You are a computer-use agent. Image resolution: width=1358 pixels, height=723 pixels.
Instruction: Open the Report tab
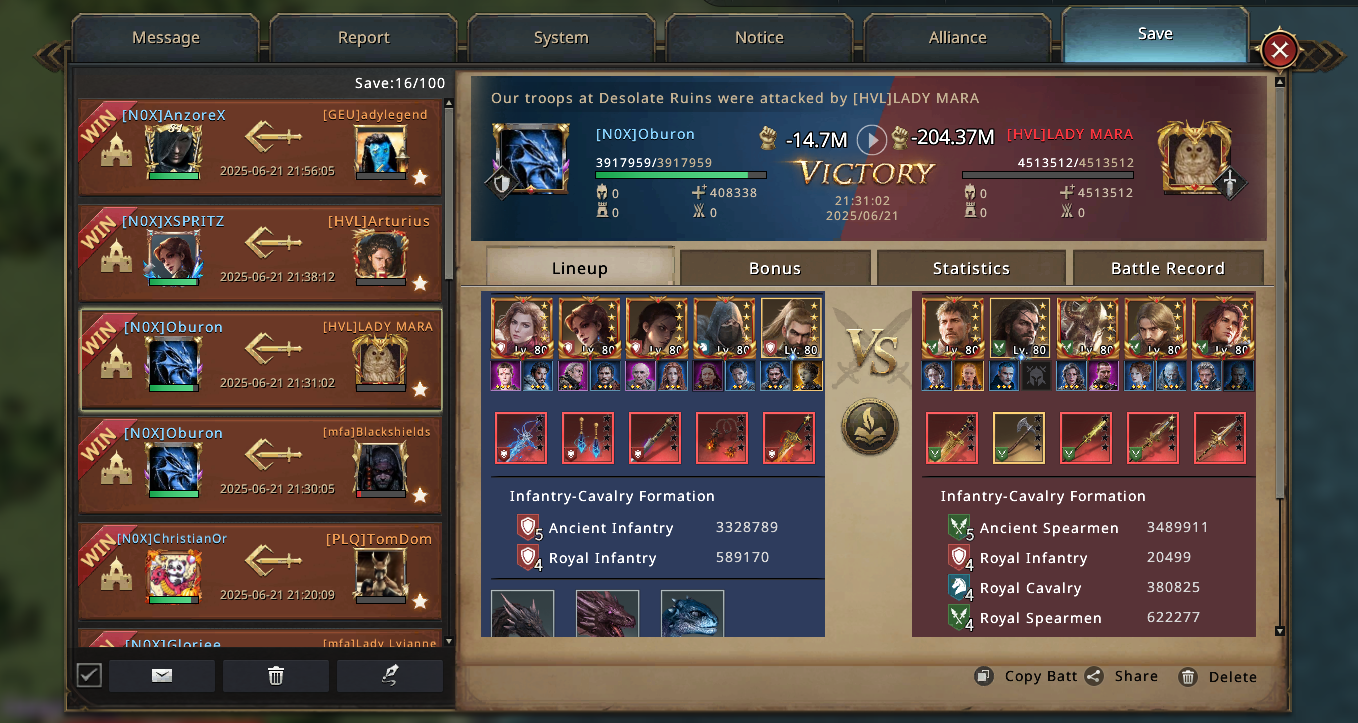[x=363, y=38]
